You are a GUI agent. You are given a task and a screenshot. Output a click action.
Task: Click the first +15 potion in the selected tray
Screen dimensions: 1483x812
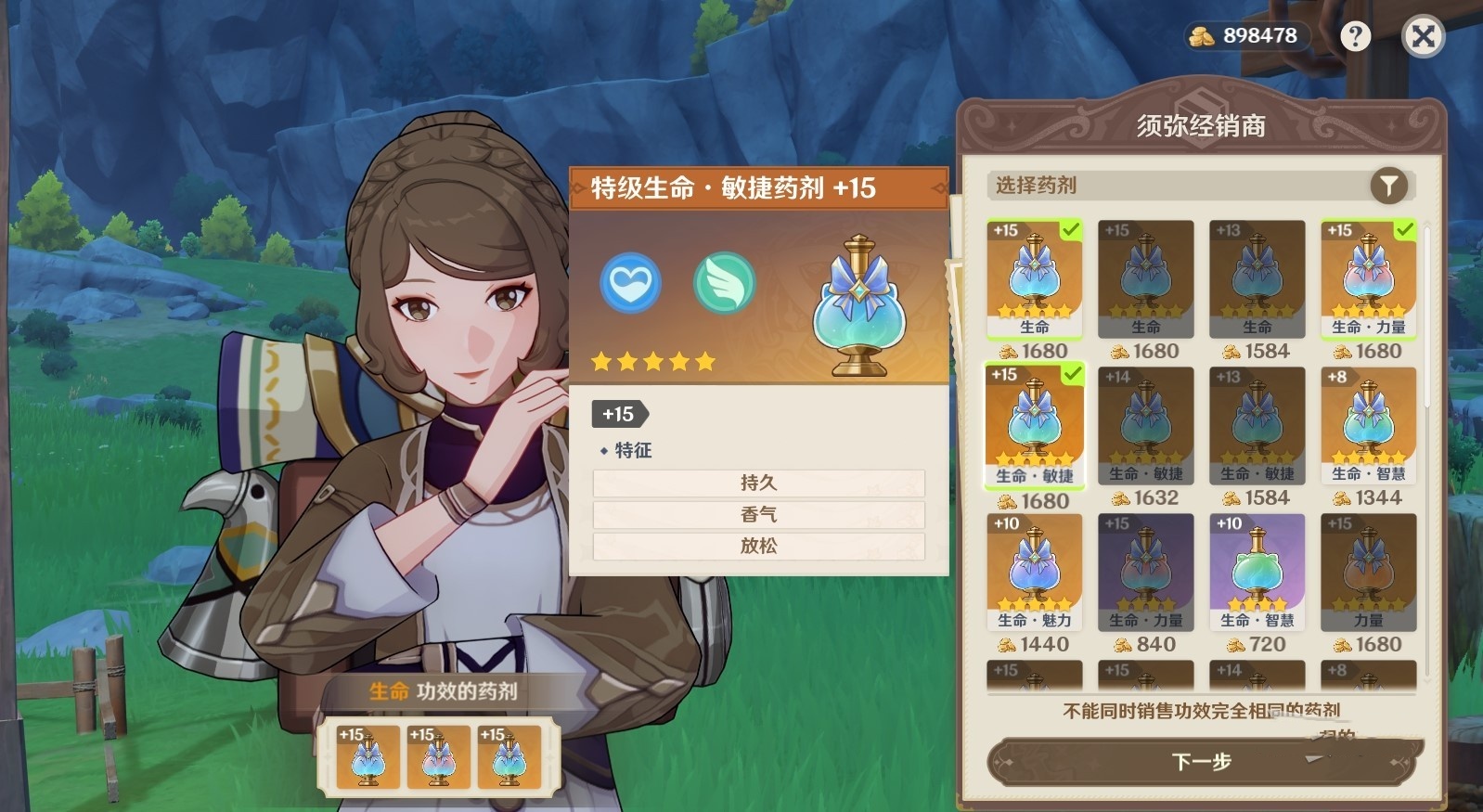tap(369, 759)
